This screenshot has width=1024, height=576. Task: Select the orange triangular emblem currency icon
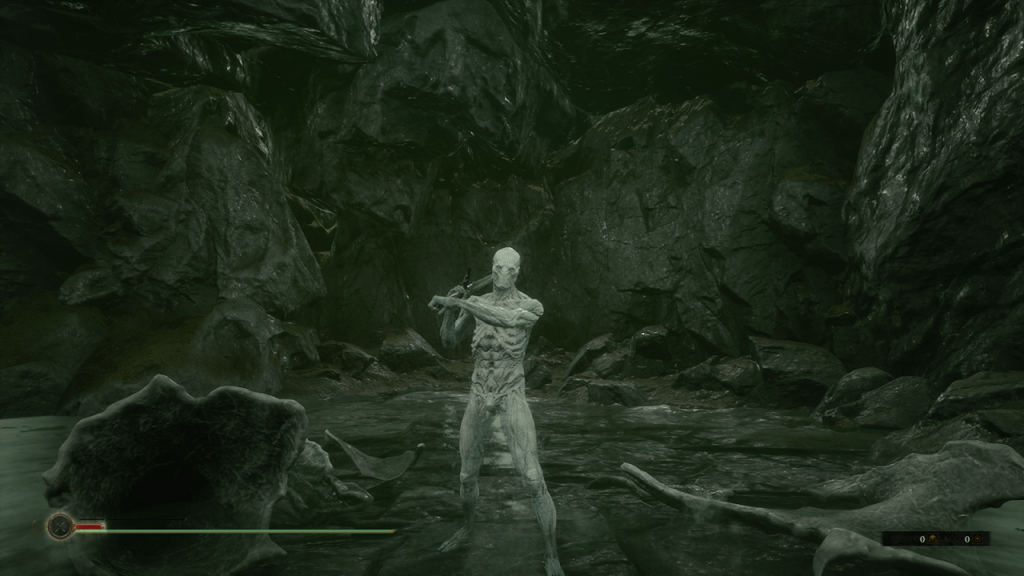978,538
